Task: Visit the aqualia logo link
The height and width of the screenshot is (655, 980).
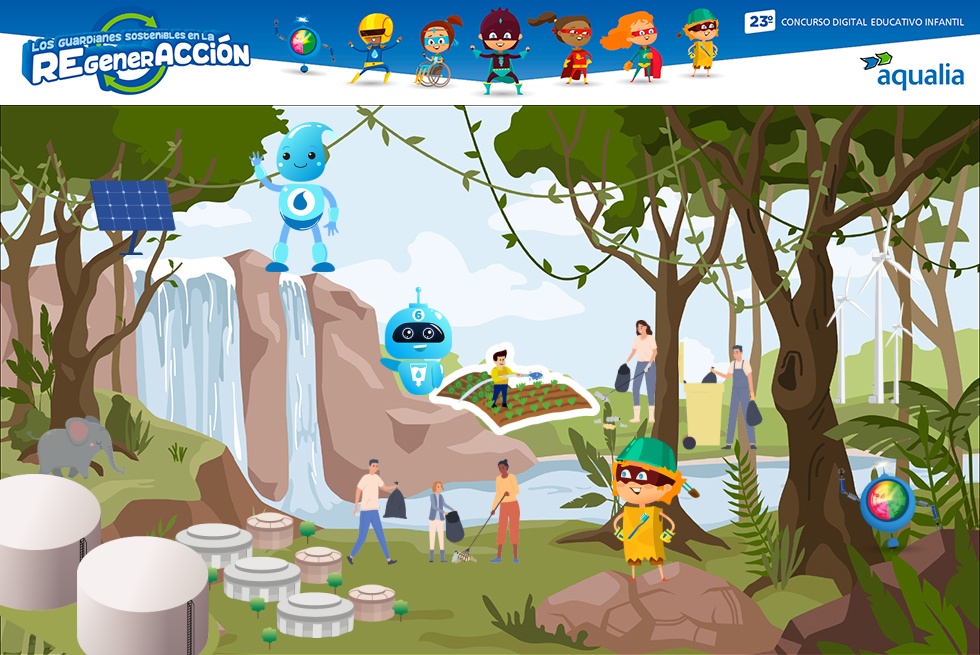Action: [911, 70]
